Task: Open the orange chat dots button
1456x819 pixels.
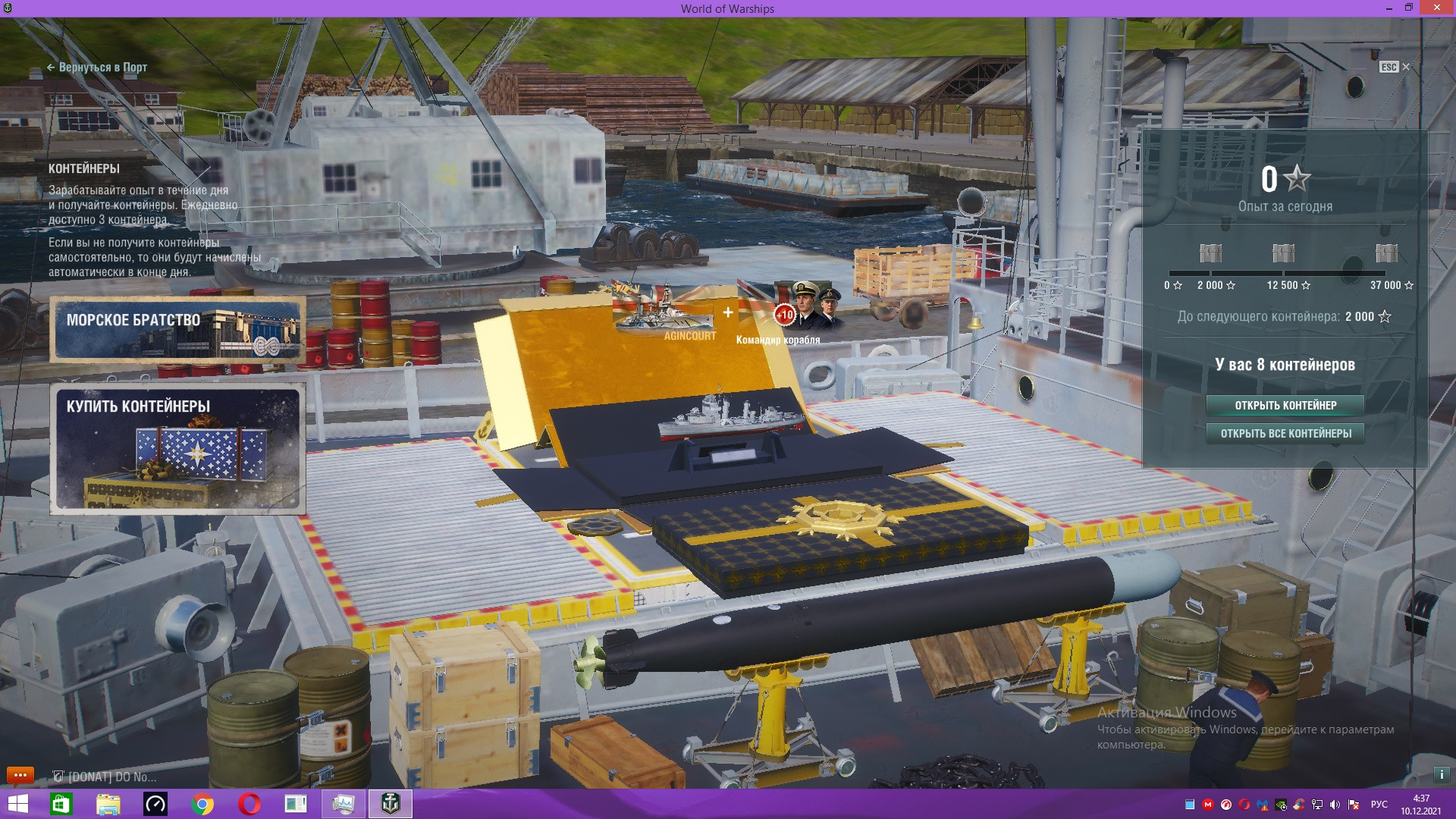Action: tap(20, 775)
